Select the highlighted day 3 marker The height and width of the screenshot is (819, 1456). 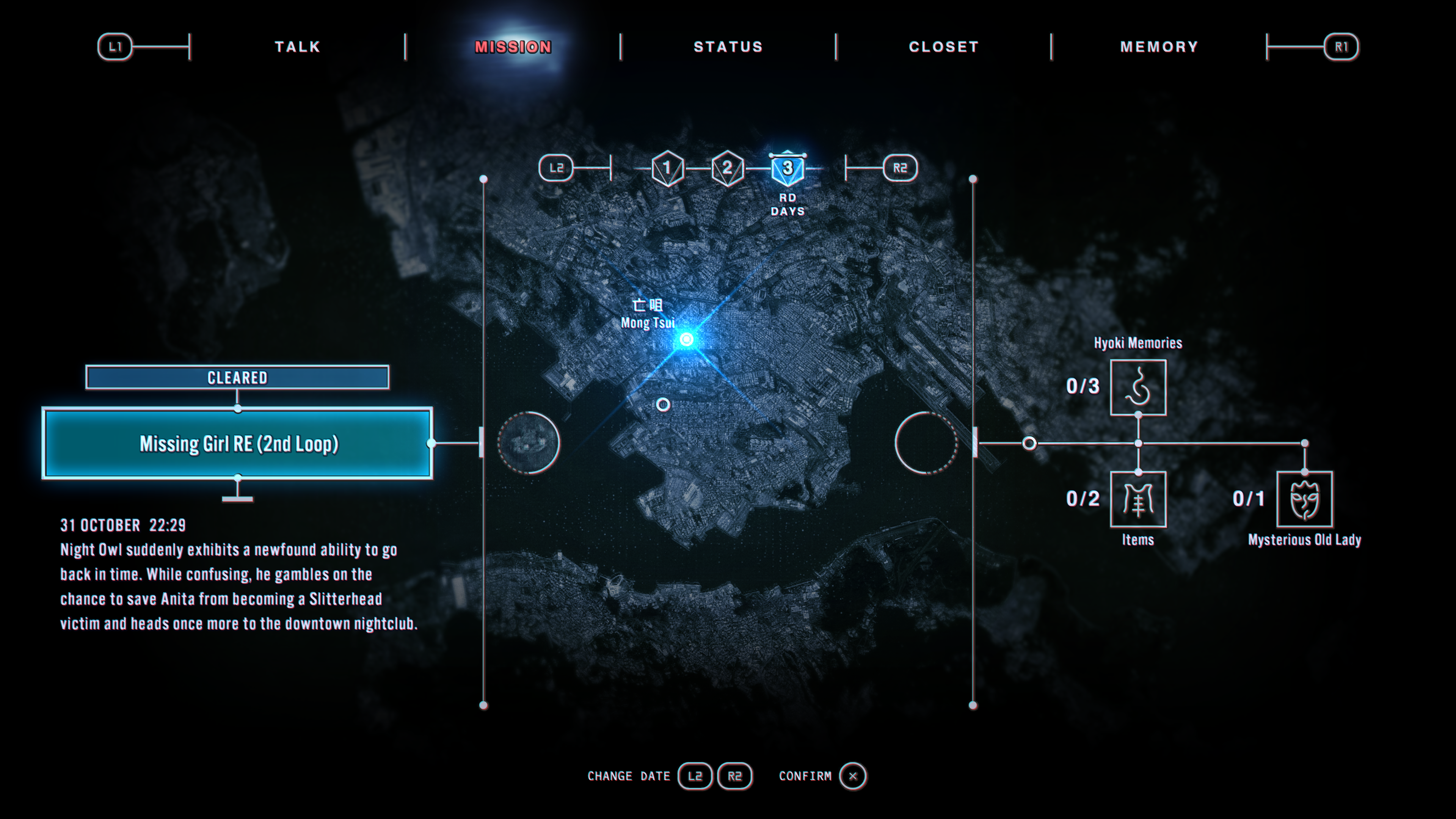pyautogui.click(x=788, y=168)
